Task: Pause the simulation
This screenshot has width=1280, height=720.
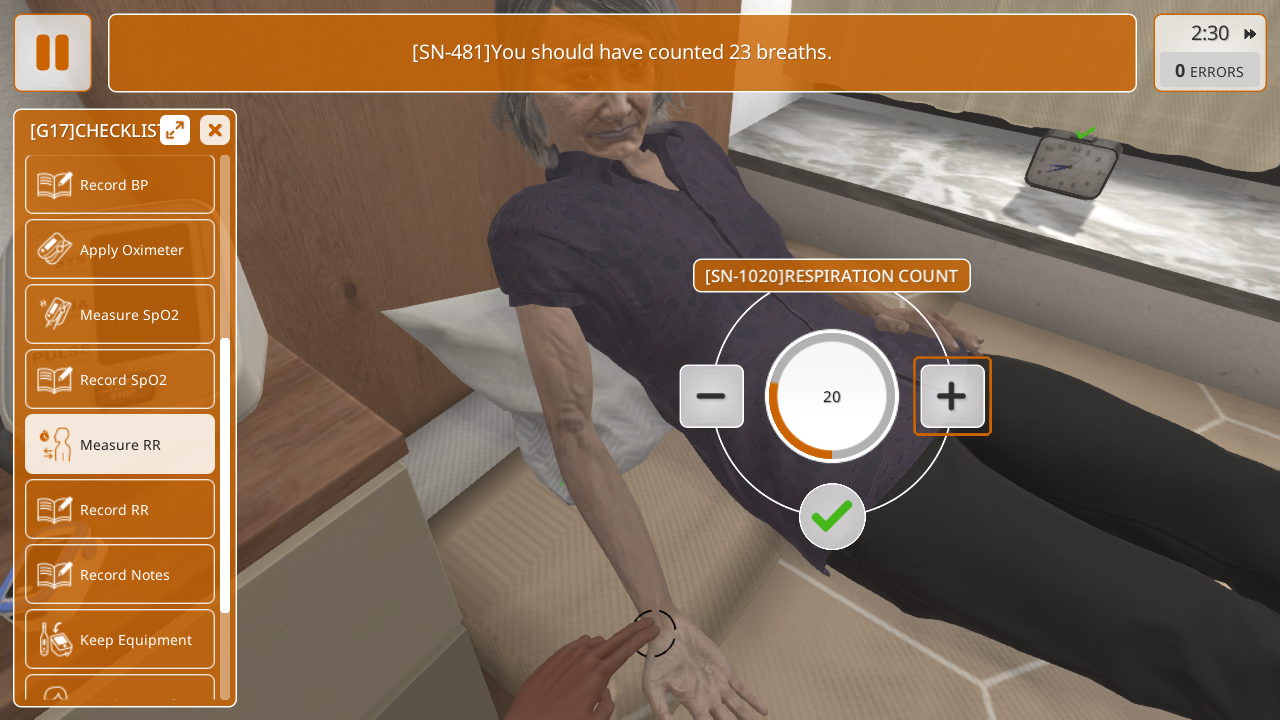Action: [53, 53]
